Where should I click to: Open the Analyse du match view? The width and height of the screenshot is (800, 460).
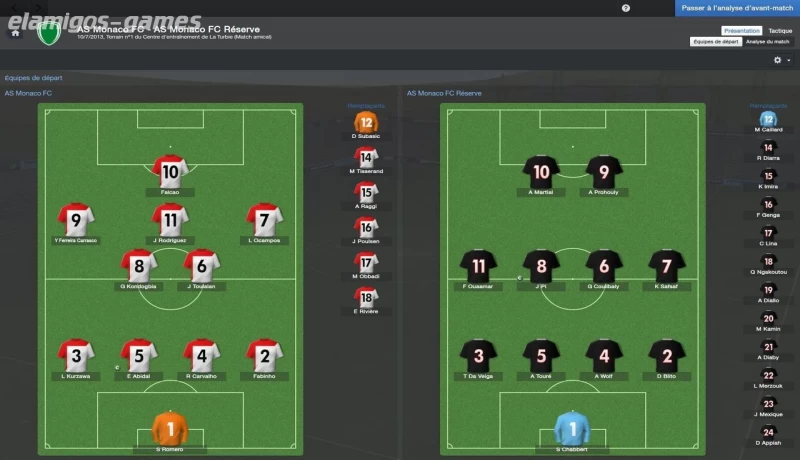pos(767,42)
